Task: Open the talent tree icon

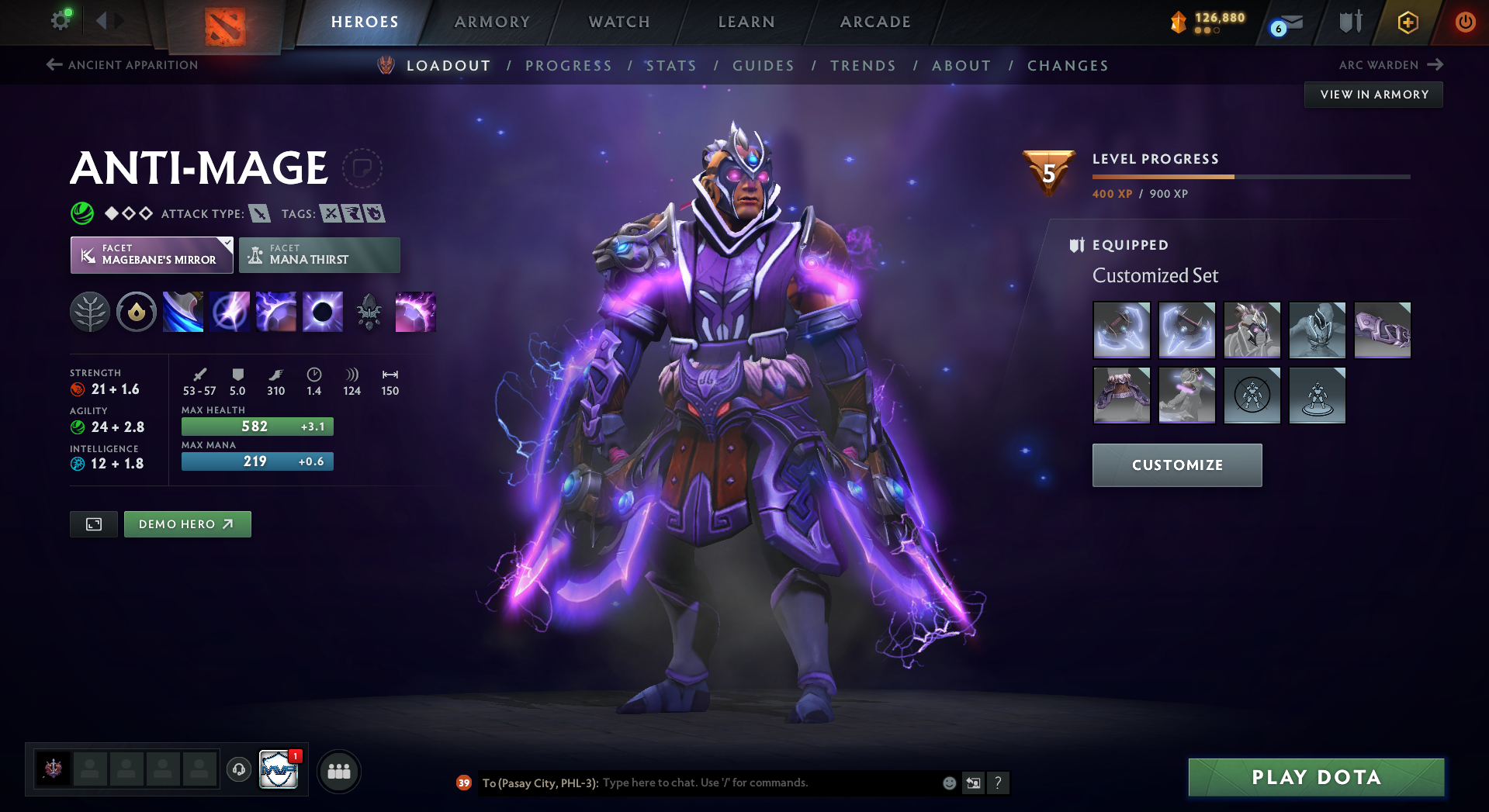Action: click(x=90, y=313)
